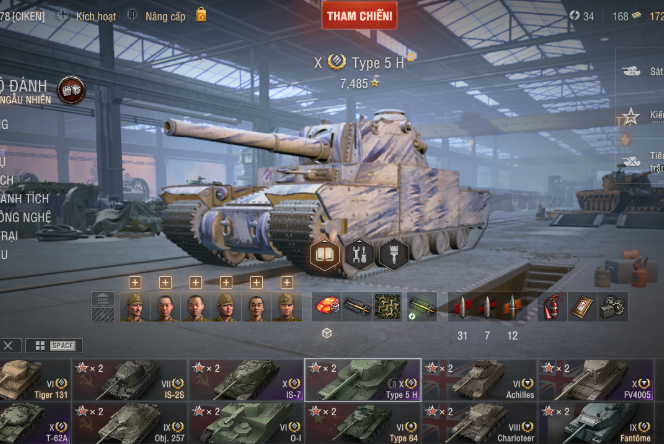
Task: Start battle with the THAM CHIẾN button
Action: click(x=359, y=15)
